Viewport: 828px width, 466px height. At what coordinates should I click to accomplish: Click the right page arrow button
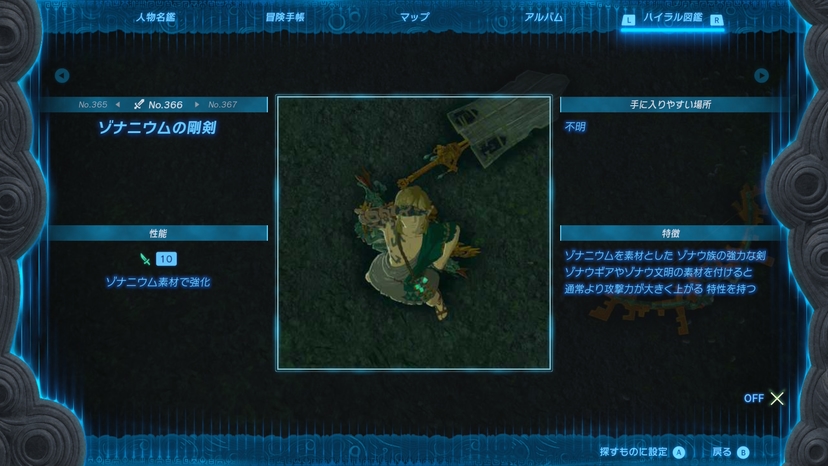click(762, 75)
